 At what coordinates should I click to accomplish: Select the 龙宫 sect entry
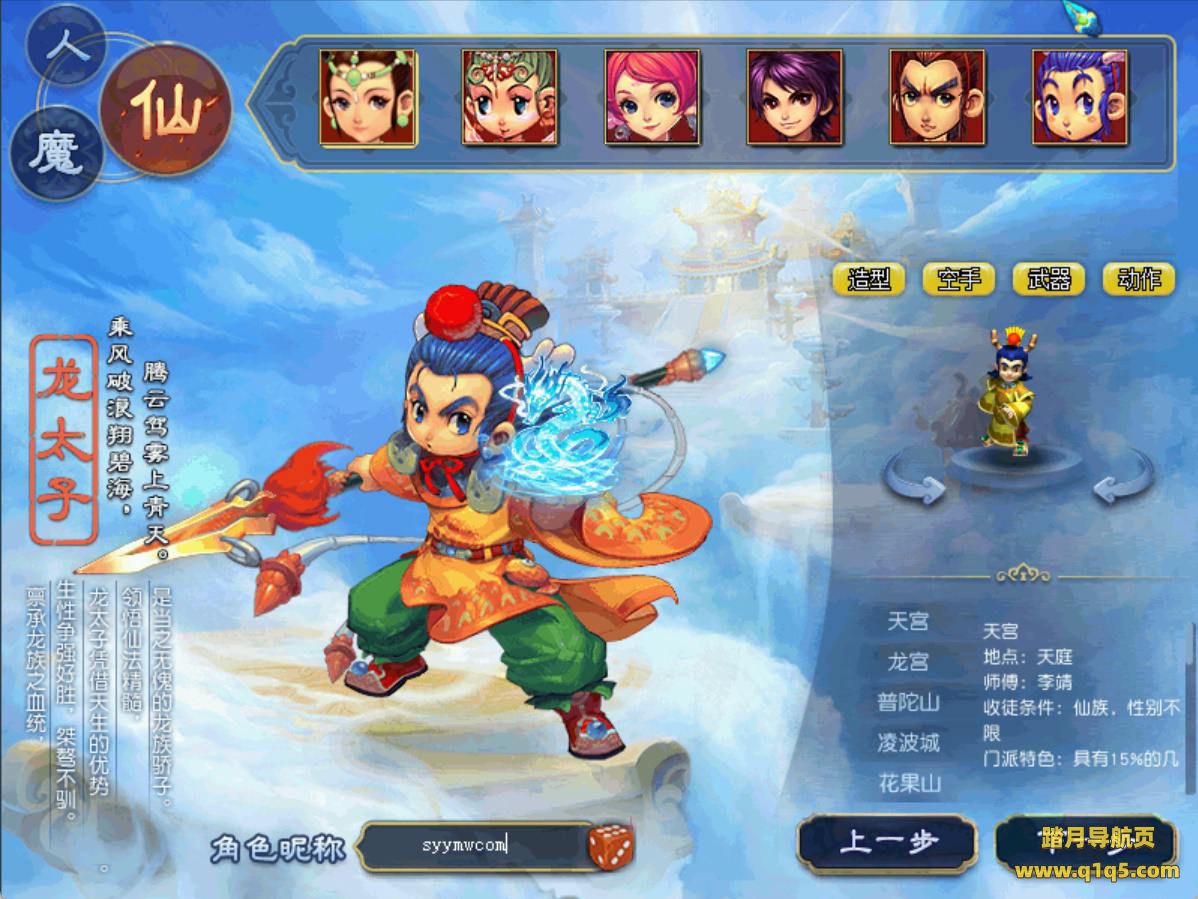(908, 662)
